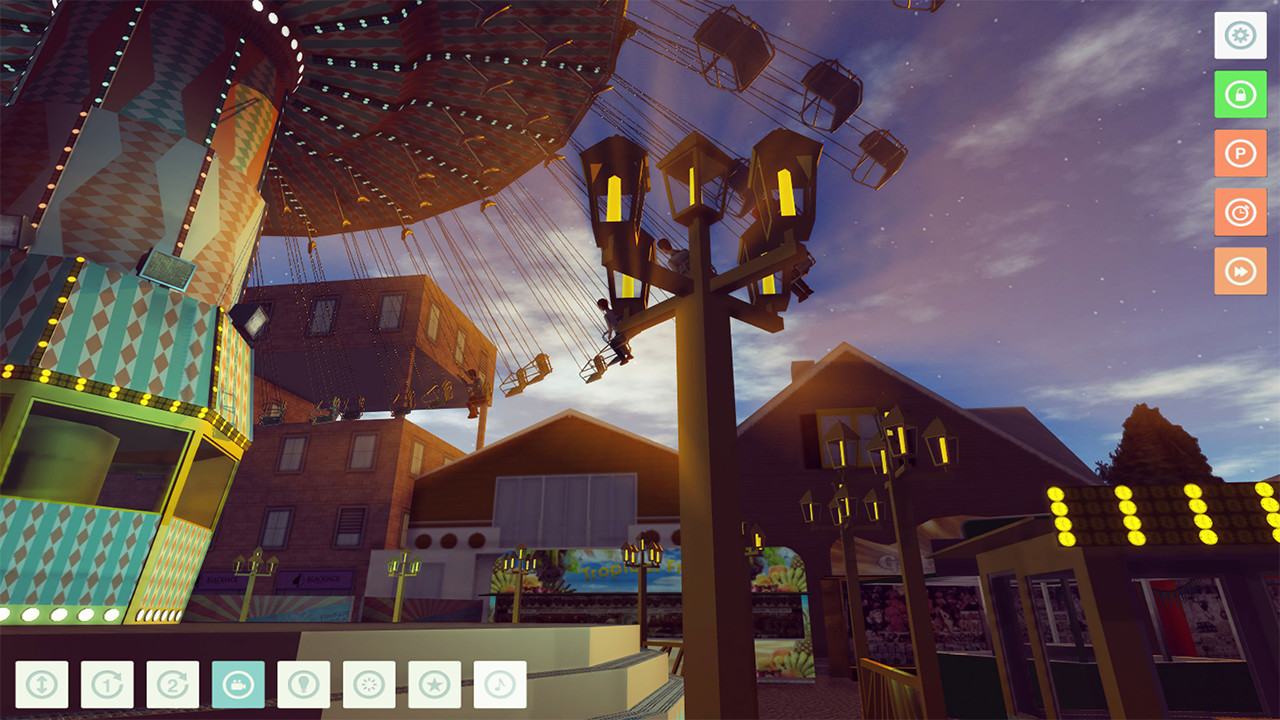Toggle the highlighted camera button
This screenshot has height=720, width=1280.
click(x=238, y=685)
